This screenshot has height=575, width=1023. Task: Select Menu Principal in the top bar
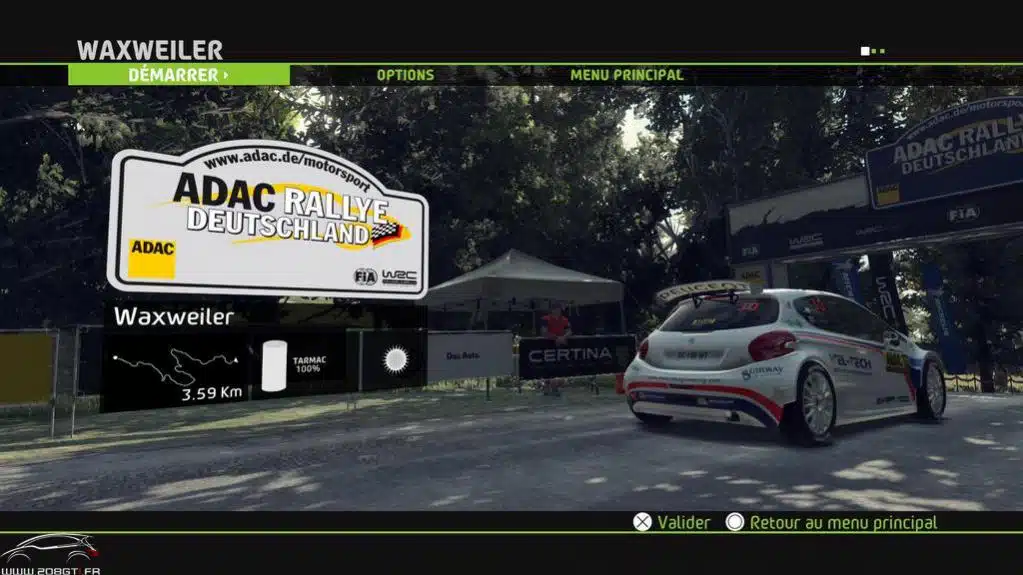(x=626, y=75)
